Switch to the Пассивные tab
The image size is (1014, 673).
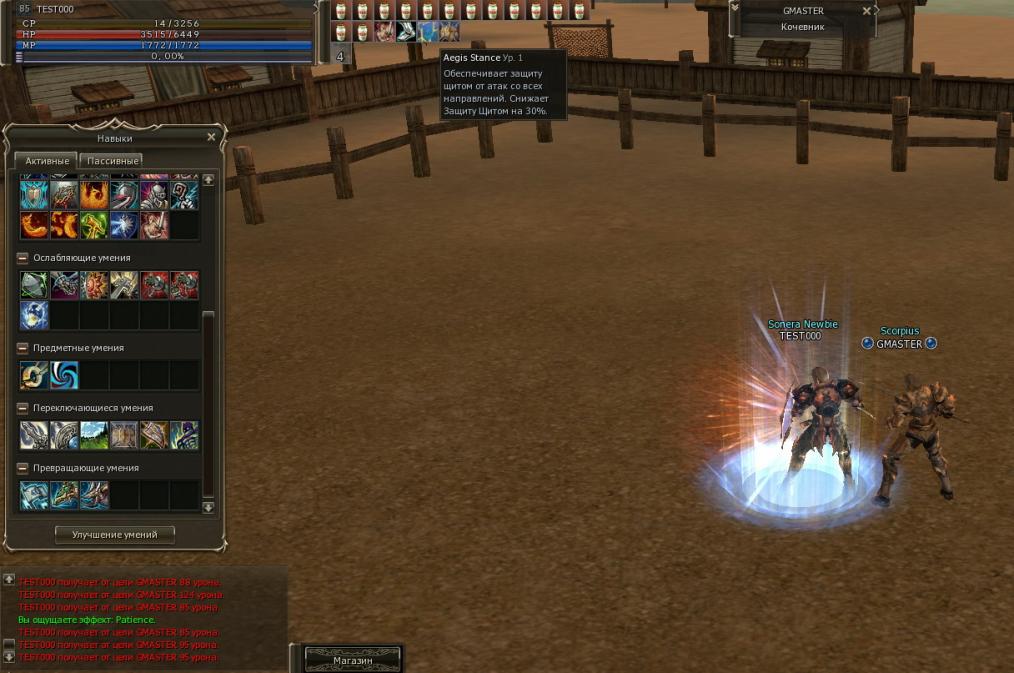pos(112,160)
